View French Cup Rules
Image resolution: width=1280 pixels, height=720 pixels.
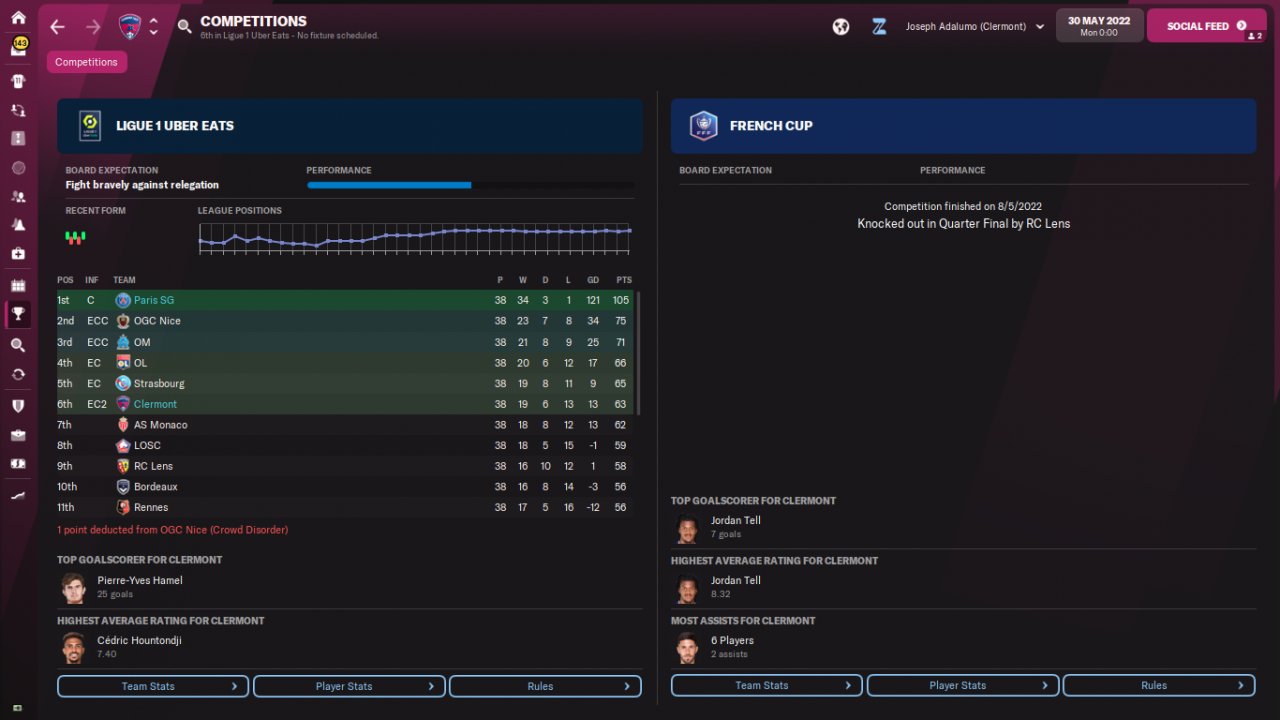tap(1158, 685)
